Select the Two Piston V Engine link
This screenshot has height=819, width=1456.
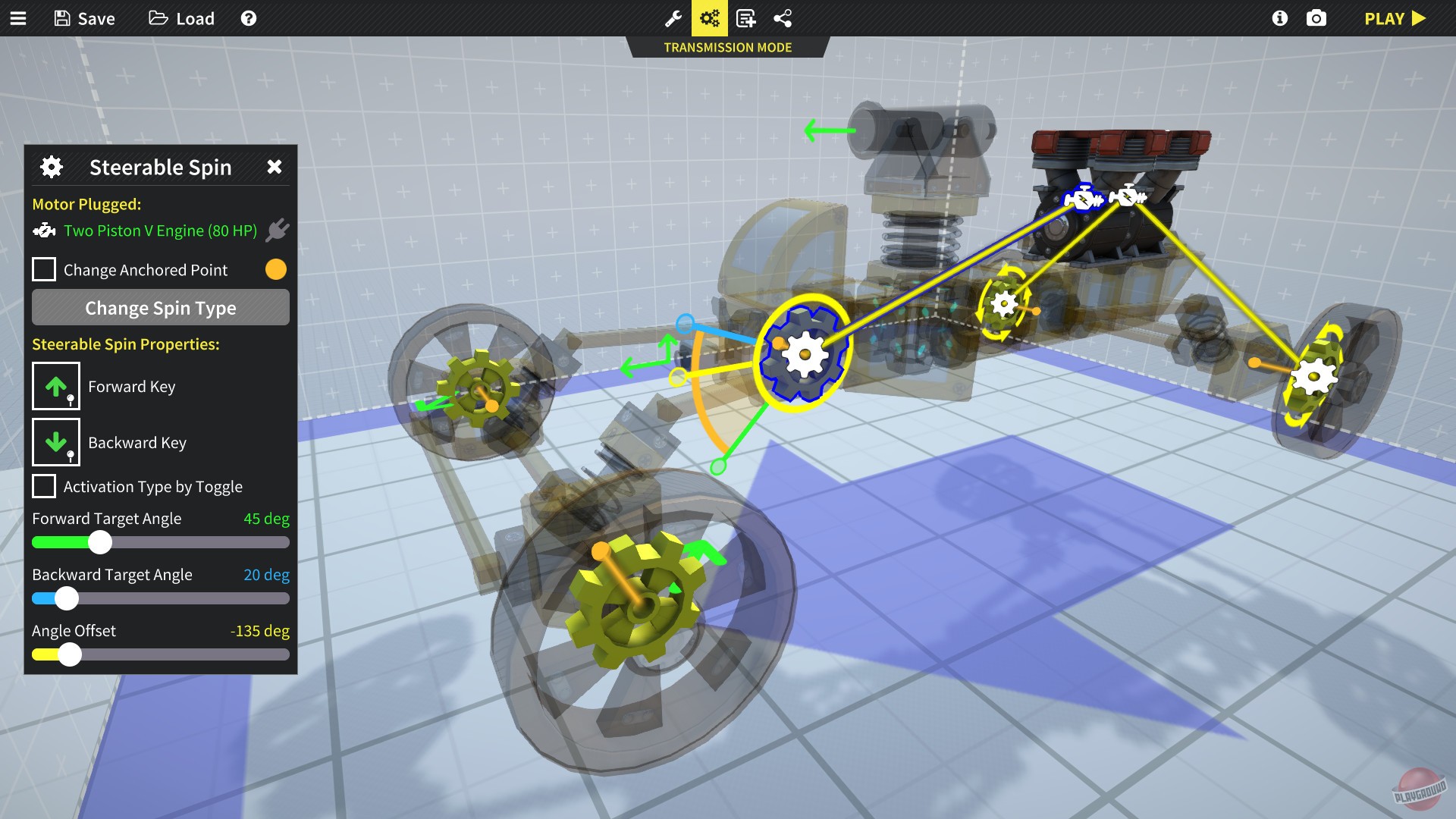click(x=162, y=231)
